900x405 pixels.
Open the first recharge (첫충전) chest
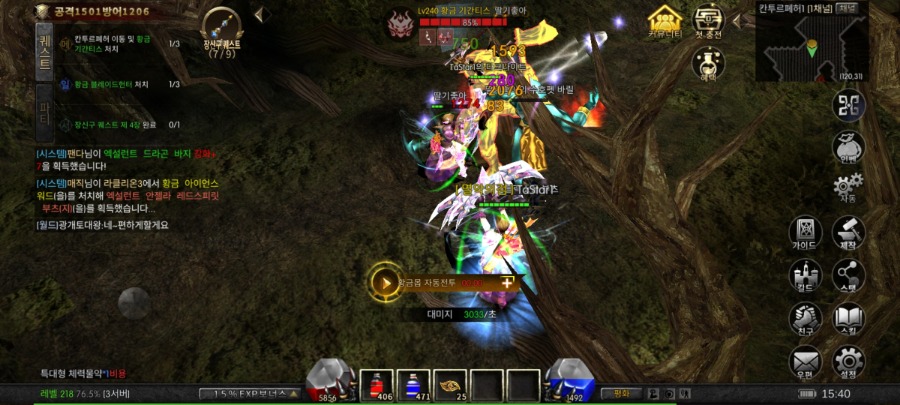[x=709, y=21]
